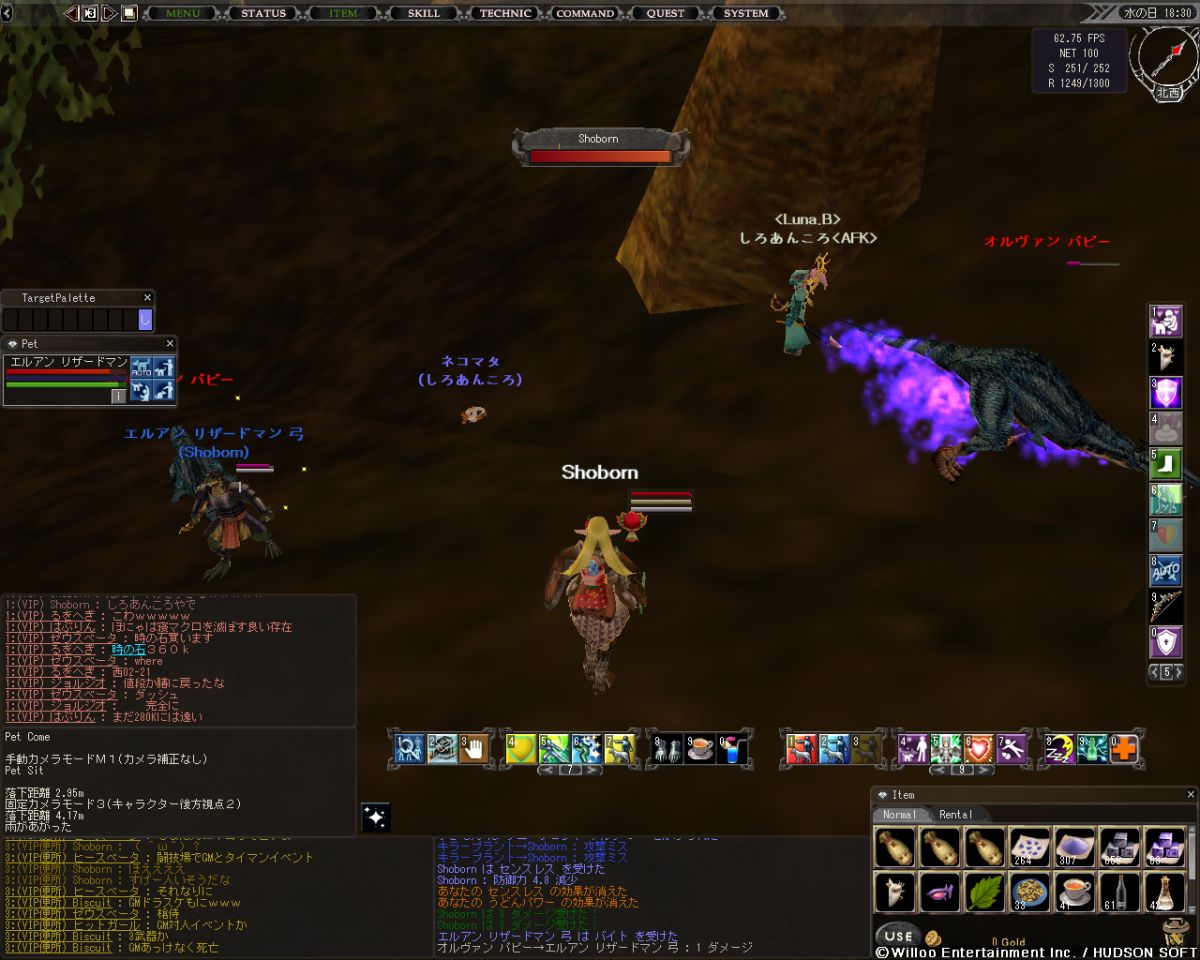1200x960 pixels.
Task: Open the SKILL menu
Action: tap(424, 13)
